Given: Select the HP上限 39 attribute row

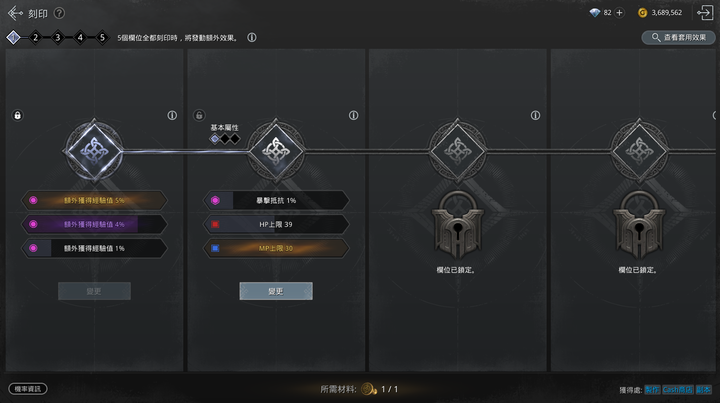Looking at the screenshot, I should pos(276,224).
